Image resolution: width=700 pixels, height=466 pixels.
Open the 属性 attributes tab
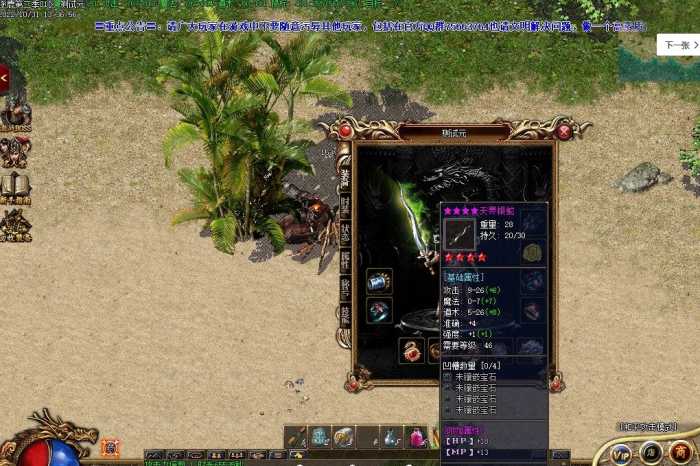(x=344, y=260)
